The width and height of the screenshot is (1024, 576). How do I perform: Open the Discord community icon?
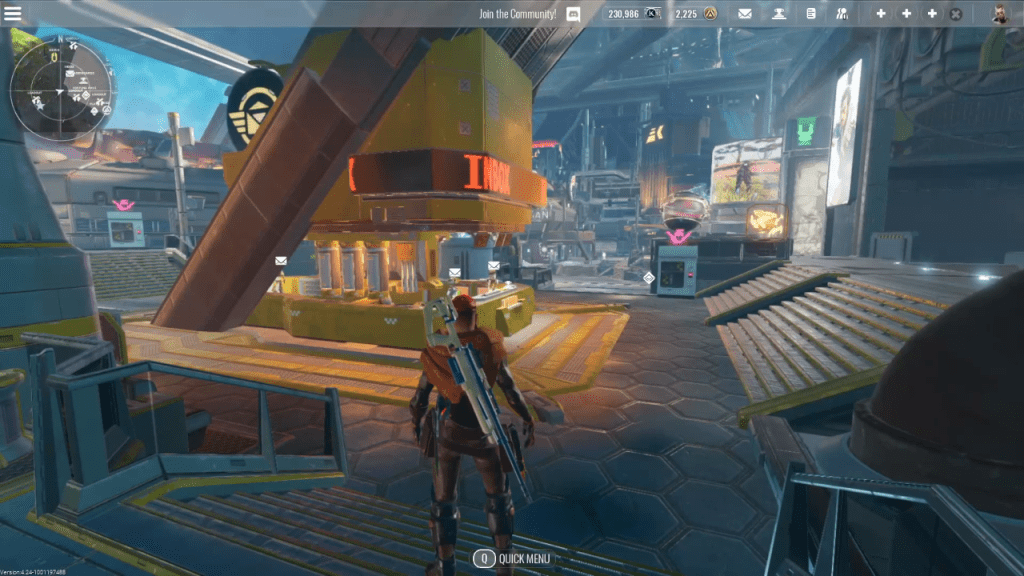pyautogui.click(x=574, y=14)
